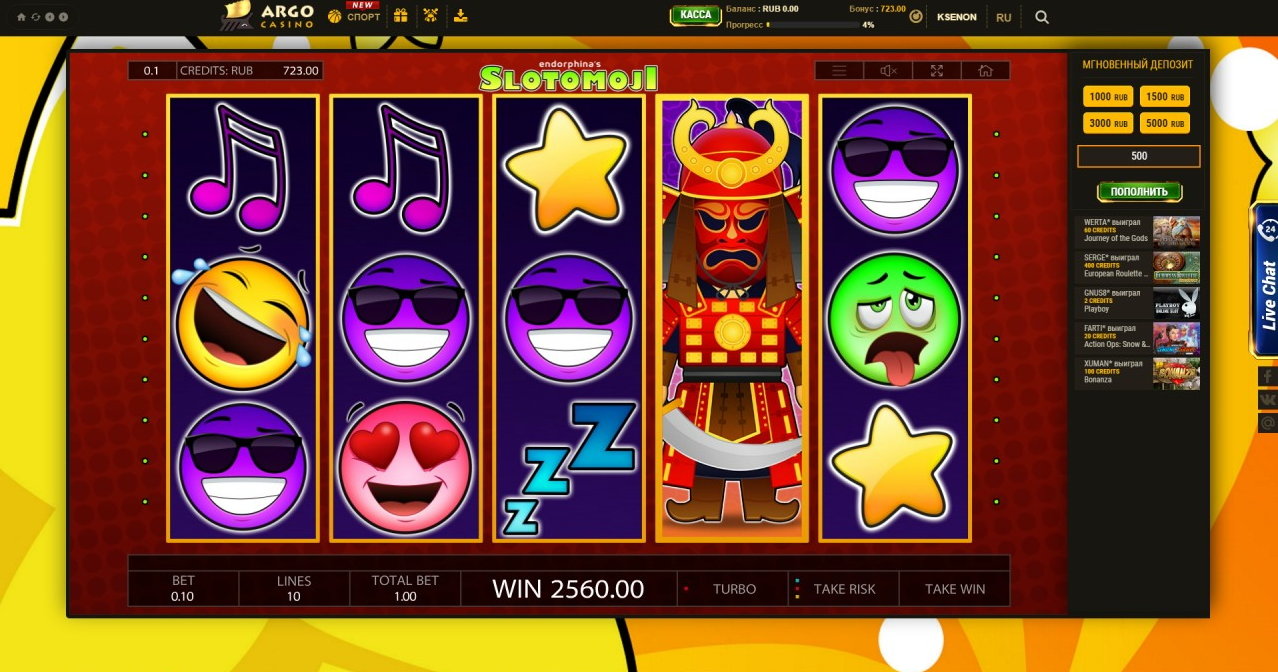The height and width of the screenshot is (672, 1278).
Task: Select the 1500 RUB deposit amount
Action: [x=1165, y=97]
